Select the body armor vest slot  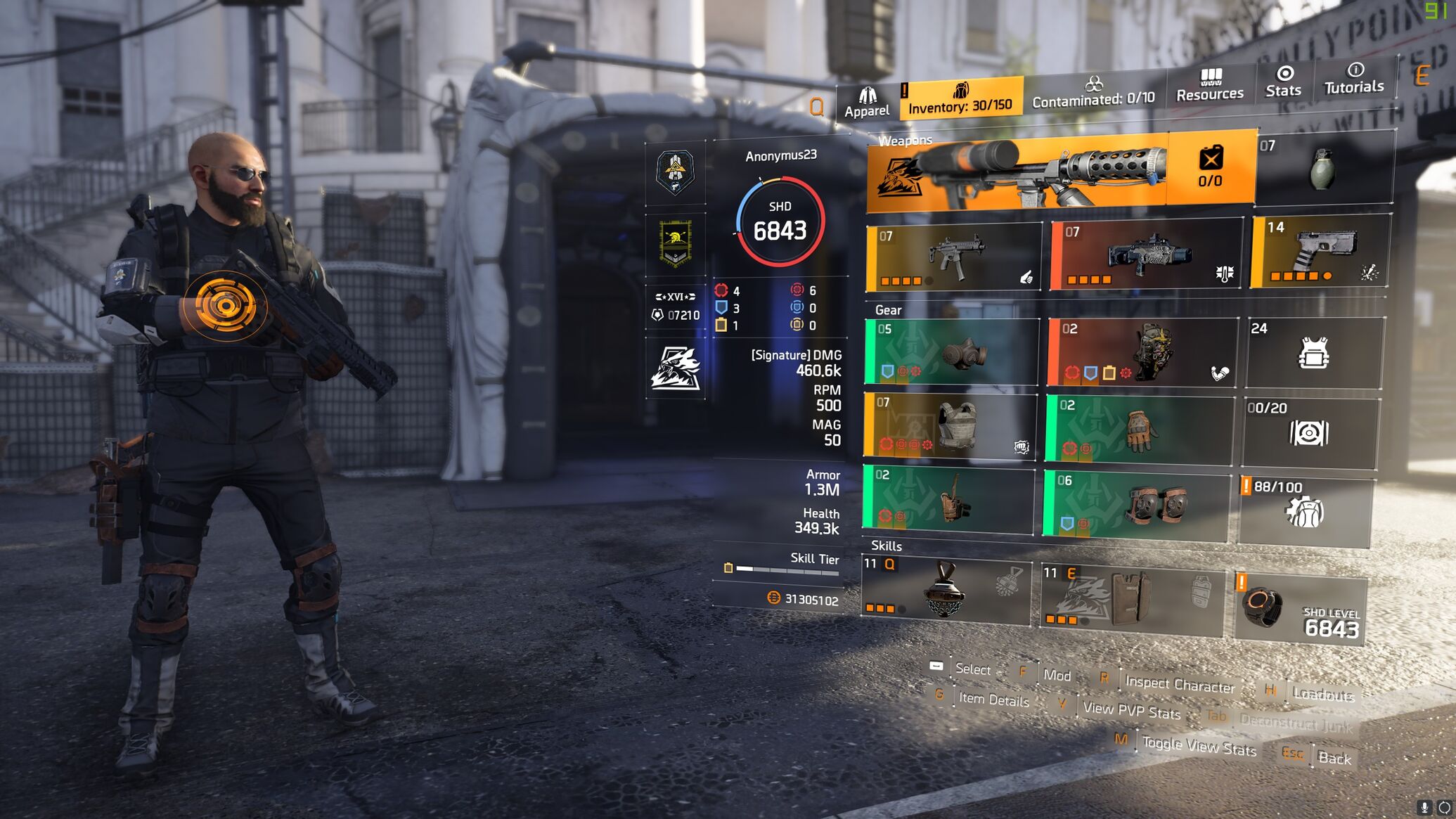click(949, 427)
